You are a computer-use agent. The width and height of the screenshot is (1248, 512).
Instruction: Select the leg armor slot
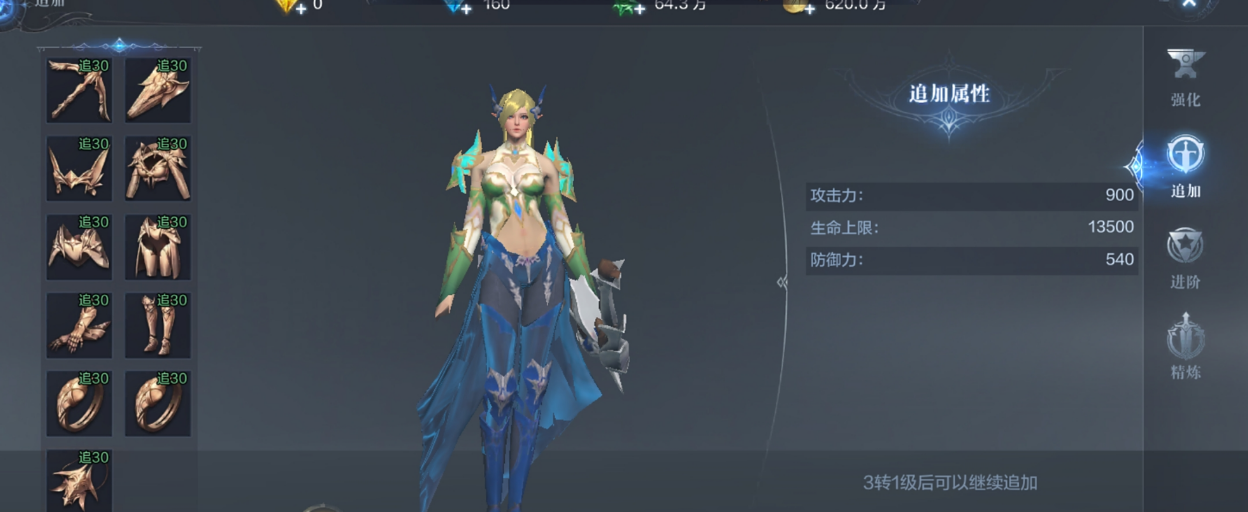[157, 246]
